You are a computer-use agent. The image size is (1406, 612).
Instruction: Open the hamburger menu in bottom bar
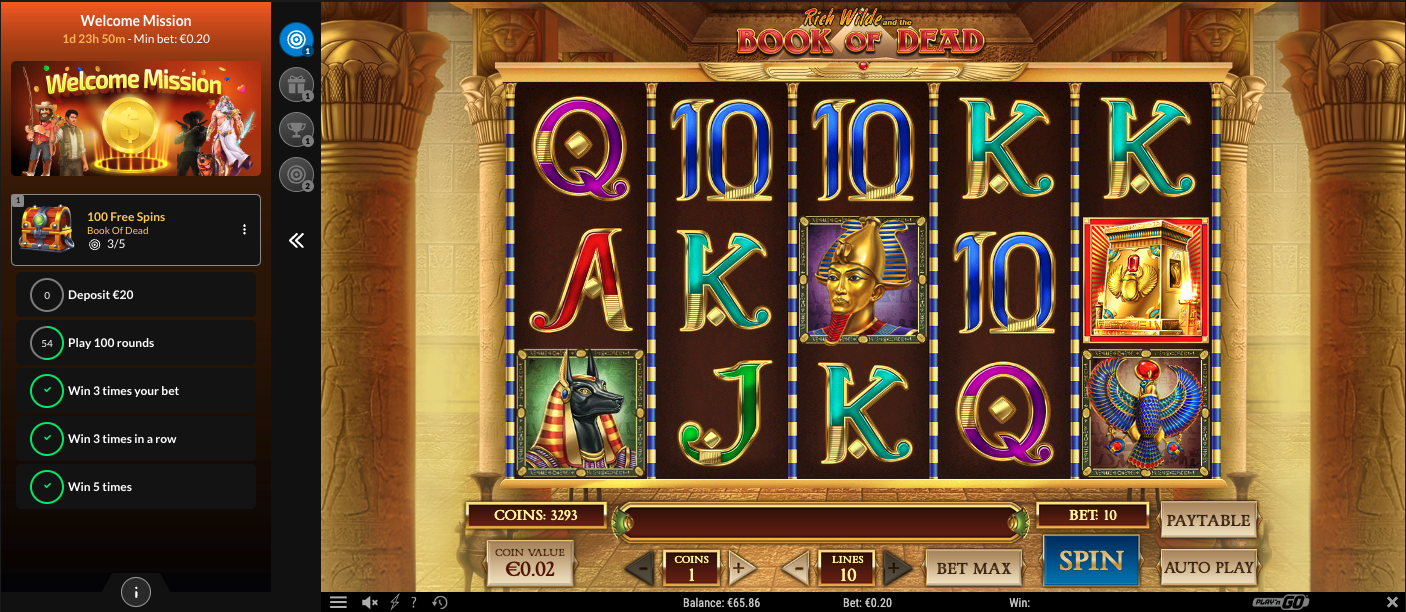338,603
